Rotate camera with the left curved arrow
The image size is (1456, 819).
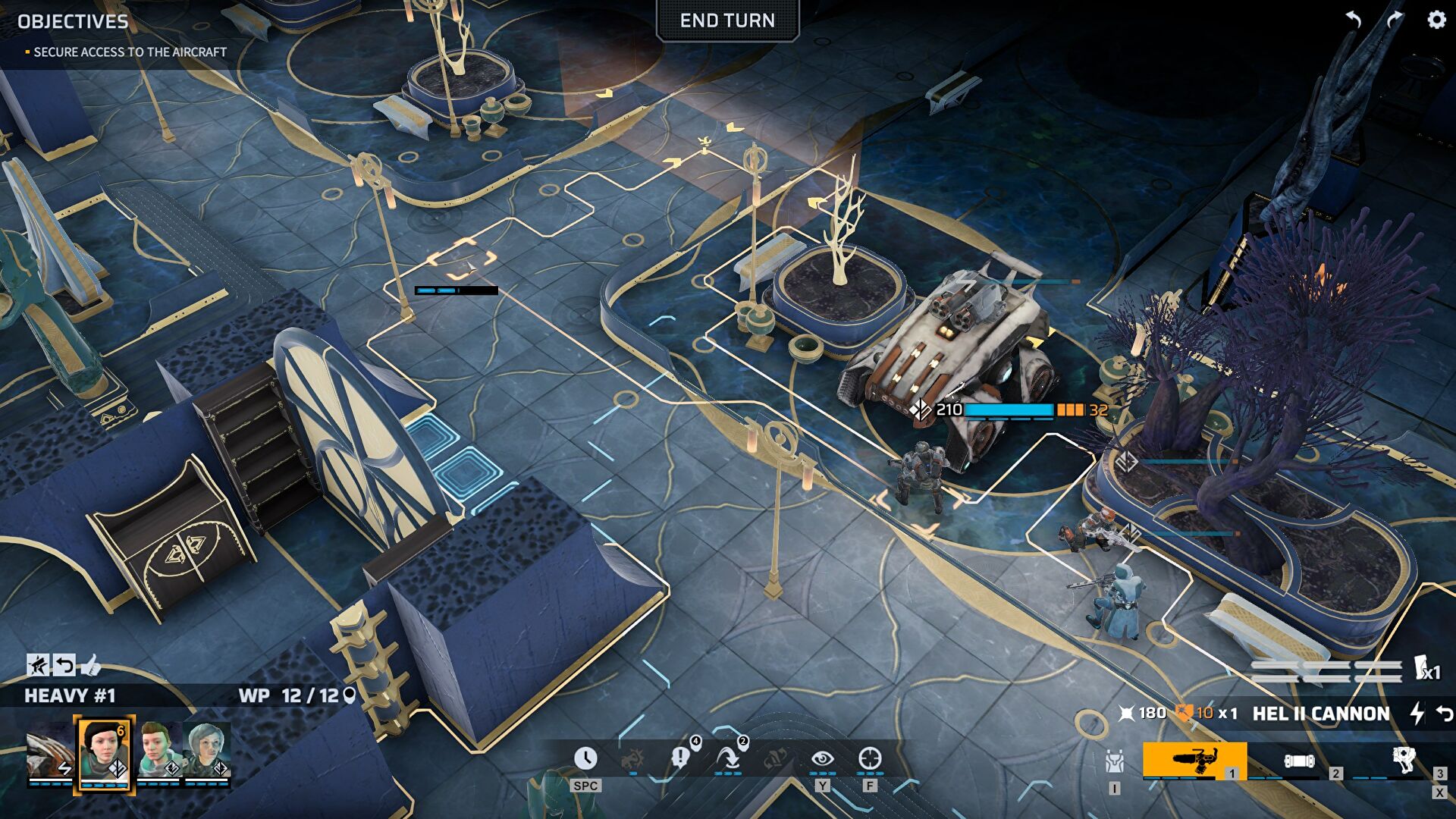[1354, 20]
